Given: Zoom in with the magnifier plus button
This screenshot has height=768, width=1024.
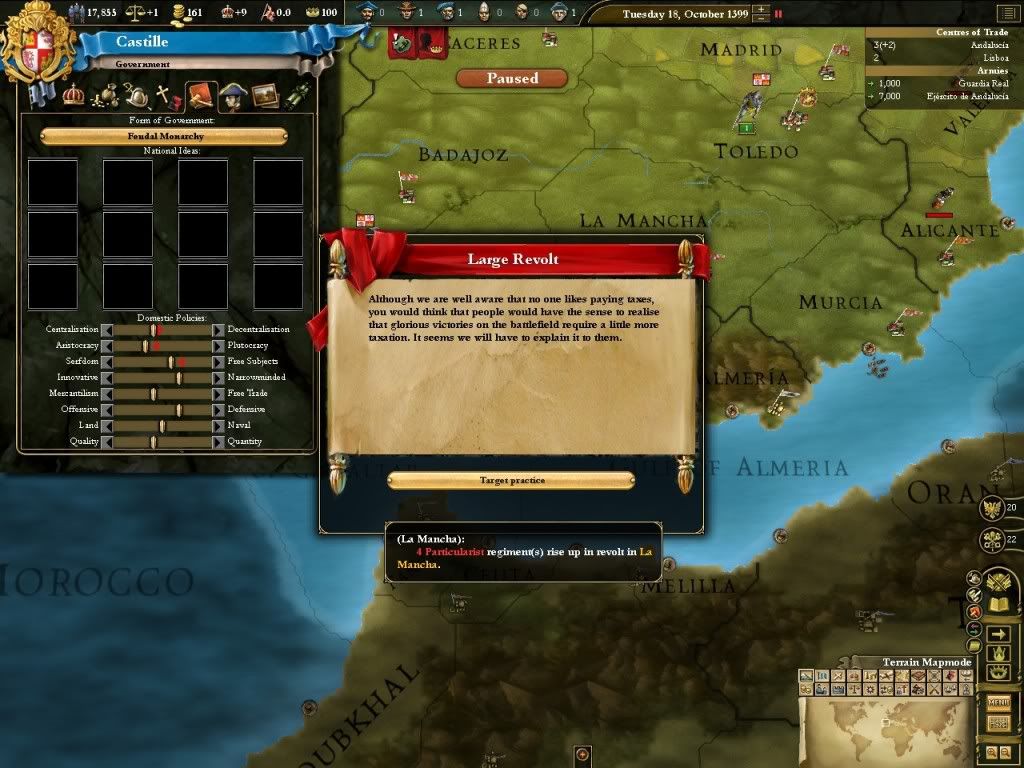Looking at the screenshot, I should coord(991,752).
